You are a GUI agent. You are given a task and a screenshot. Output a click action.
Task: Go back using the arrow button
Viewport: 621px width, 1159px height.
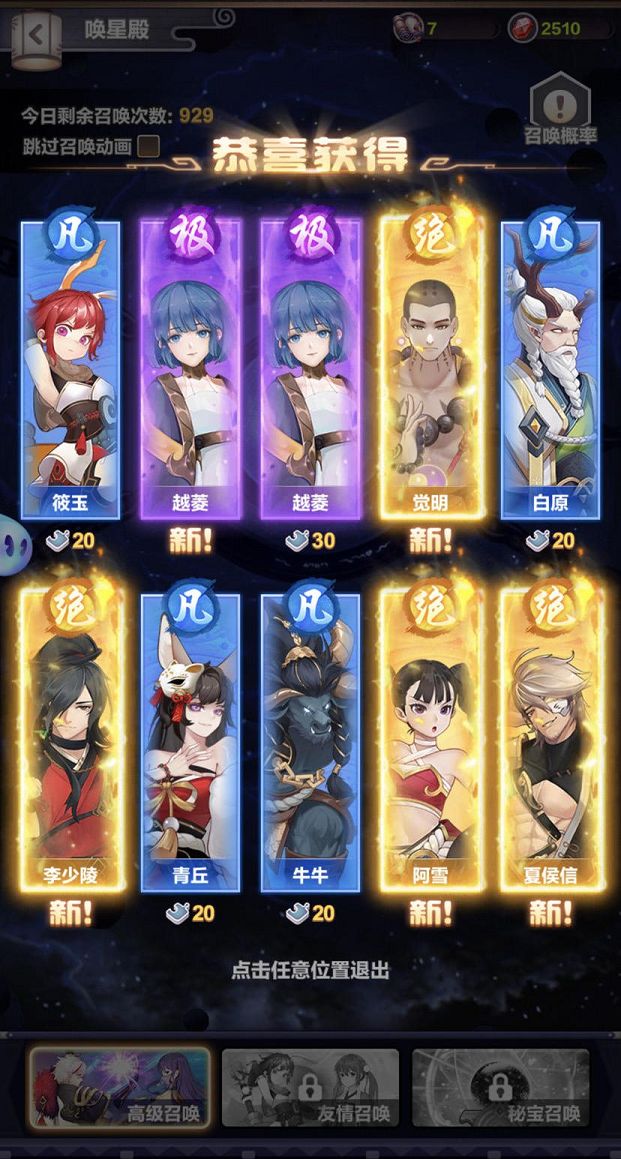point(36,33)
